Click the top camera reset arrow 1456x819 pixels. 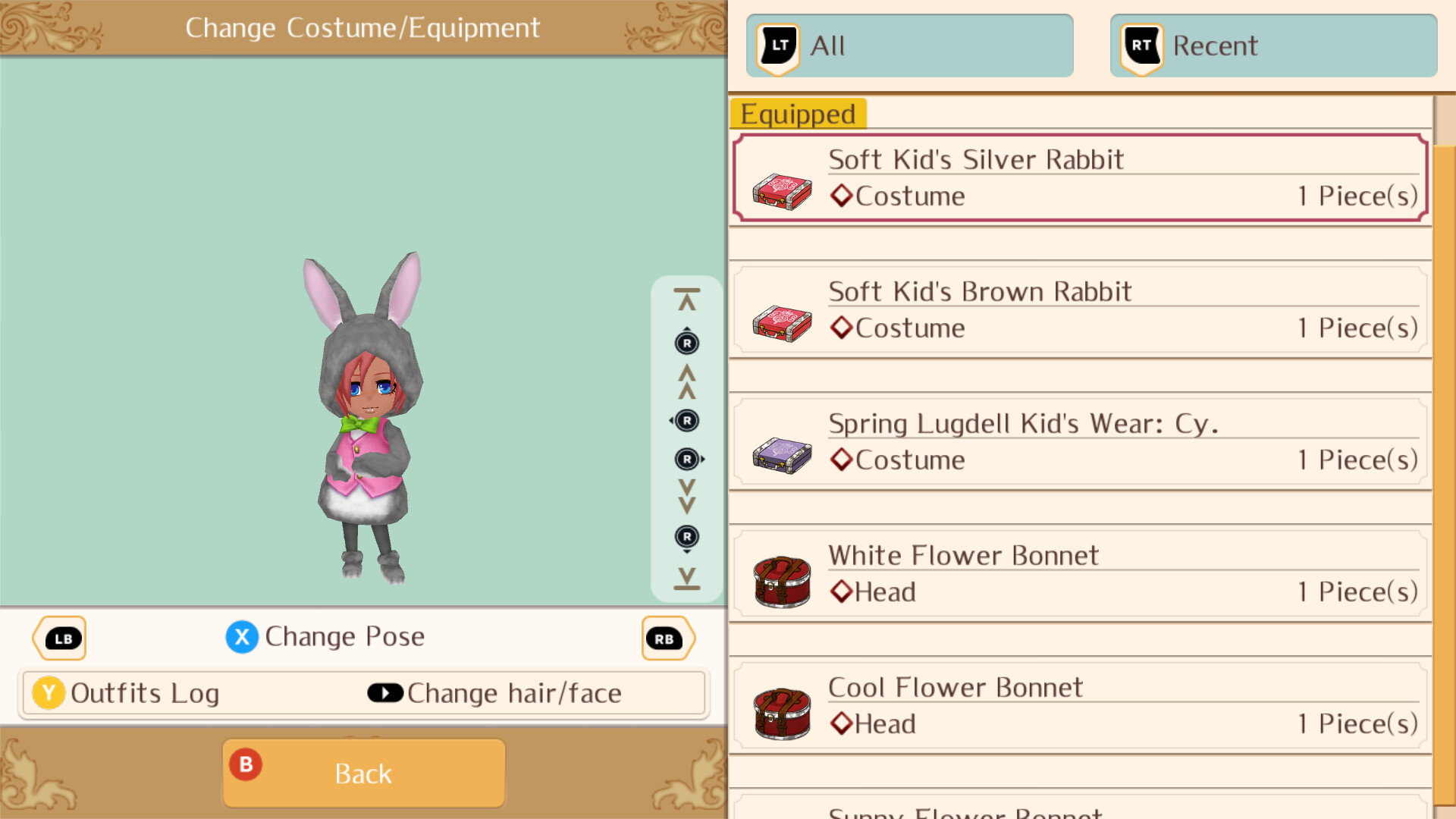click(686, 296)
